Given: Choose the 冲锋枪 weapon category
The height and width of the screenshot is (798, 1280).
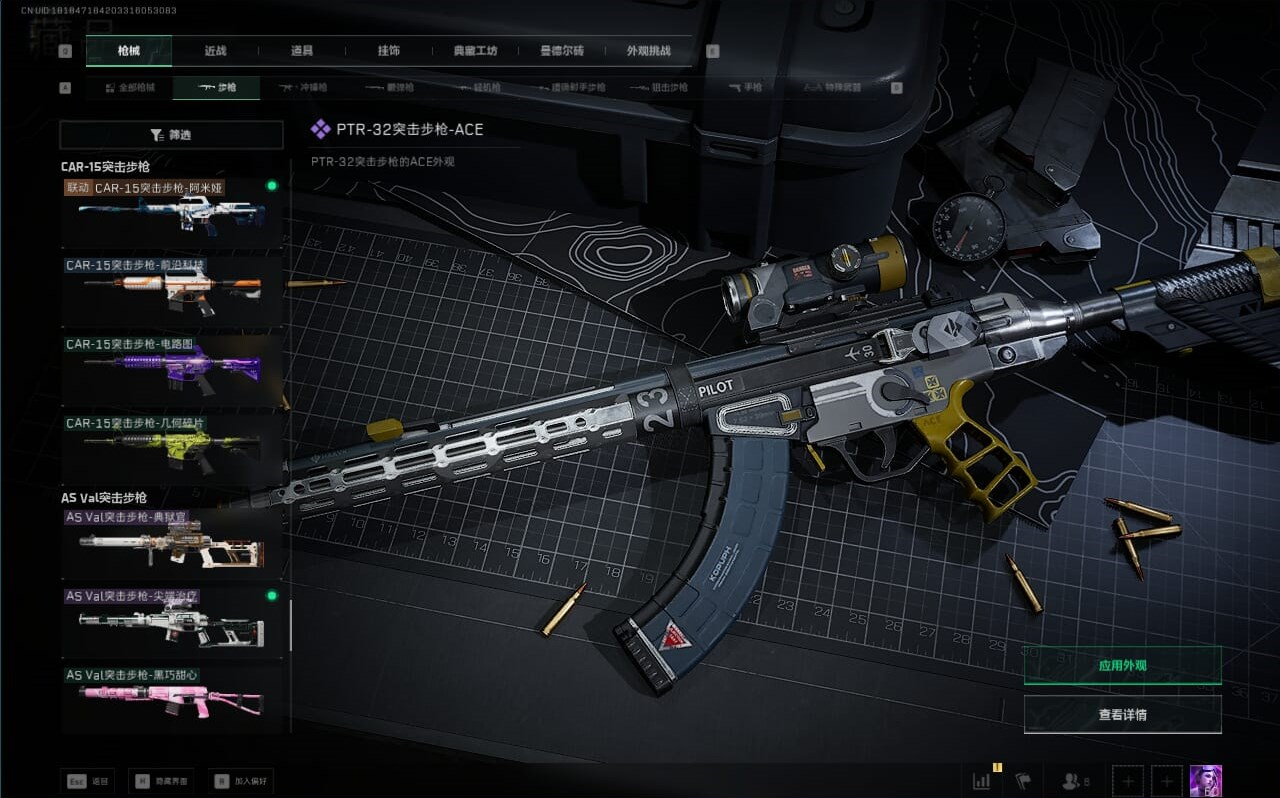Looking at the screenshot, I should click(303, 88).
